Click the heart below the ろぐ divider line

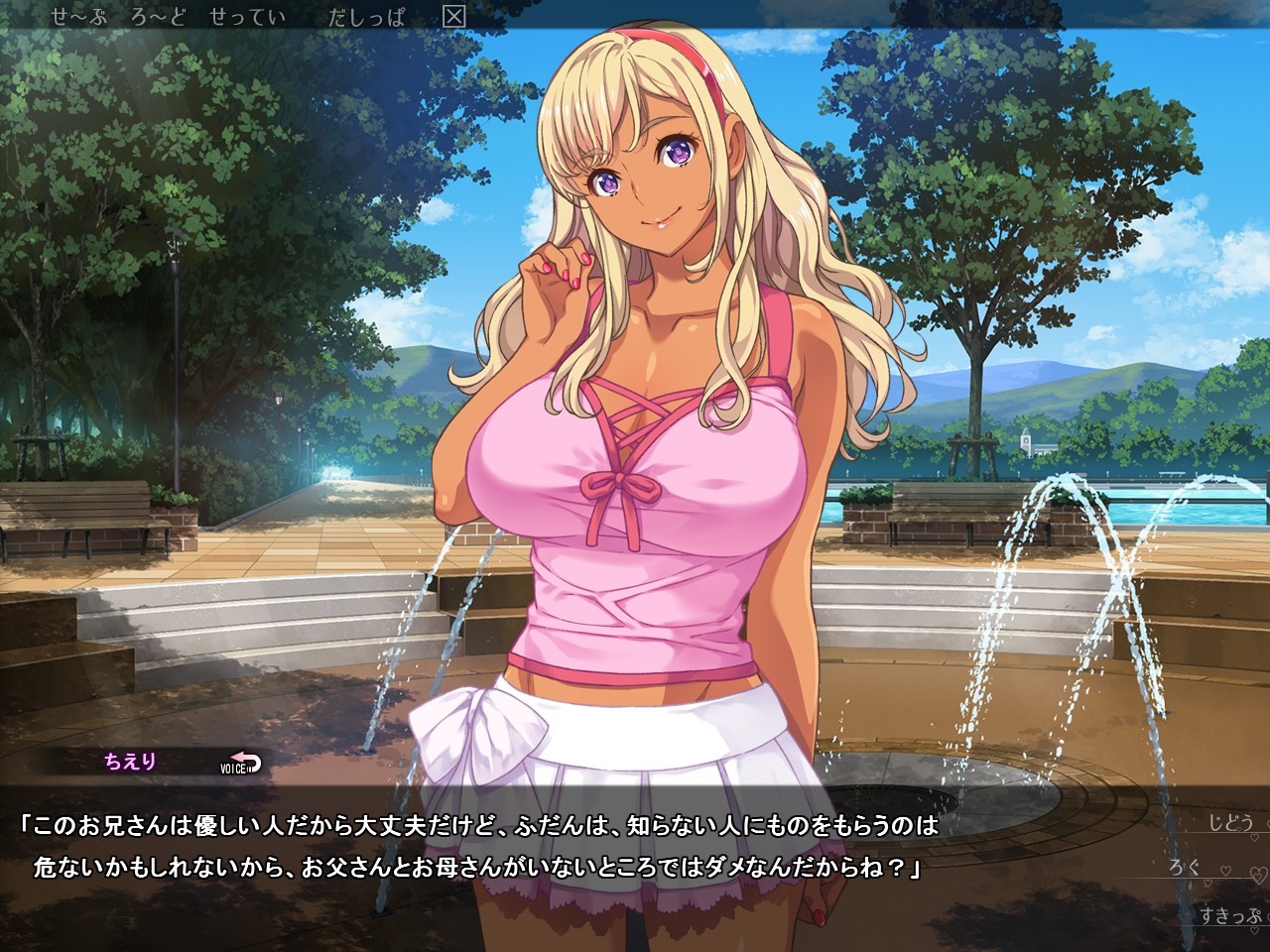pyautogui.click(x=1208, y=883)
